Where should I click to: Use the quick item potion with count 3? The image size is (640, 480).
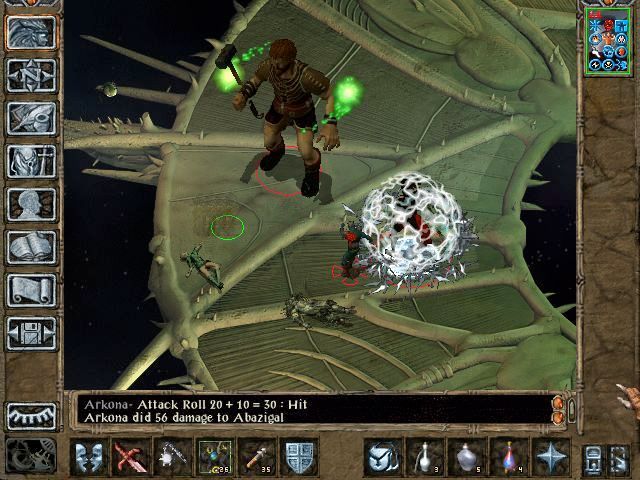pos(425,457)
